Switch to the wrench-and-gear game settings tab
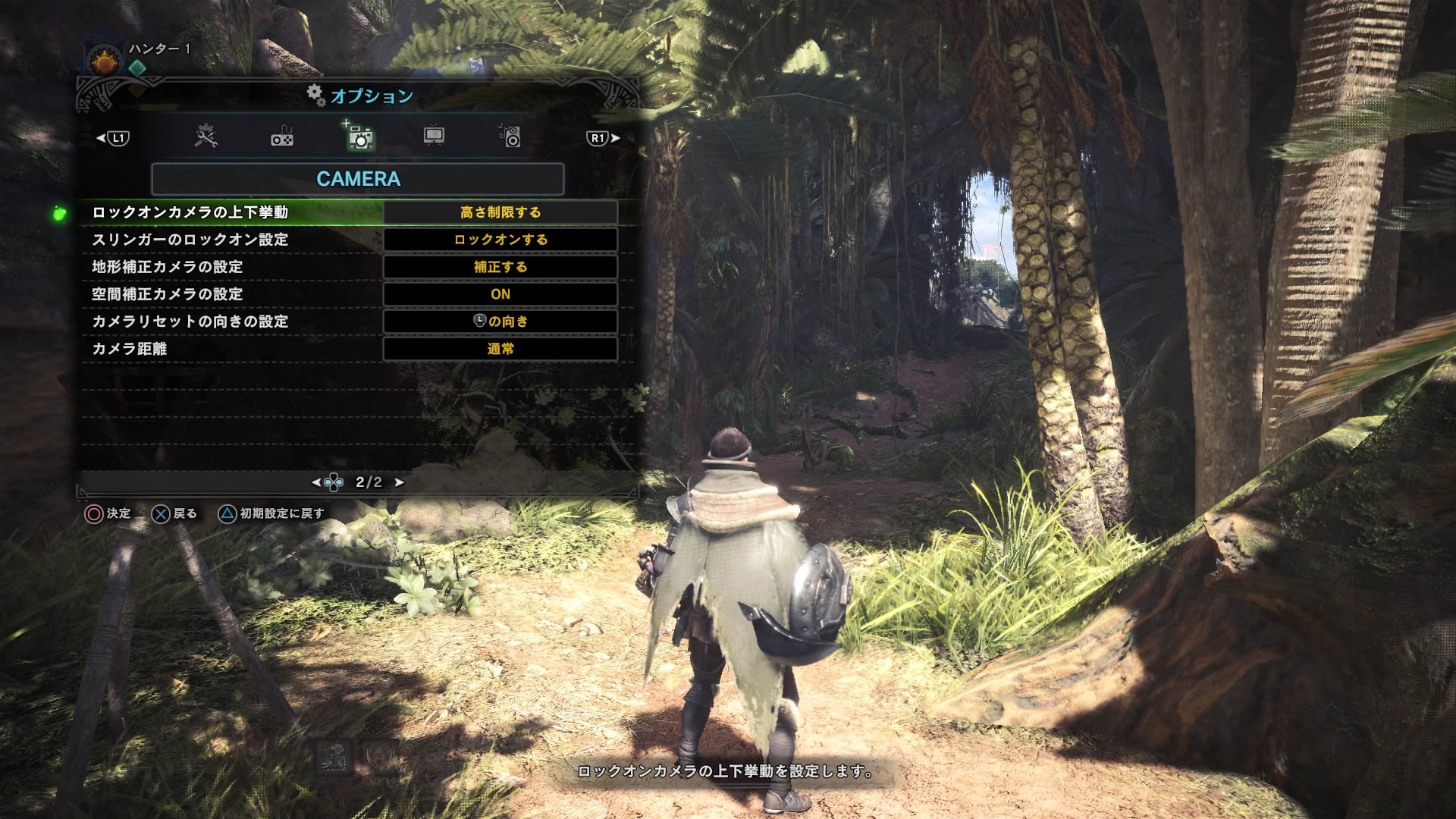The width and height of the screenshot is (1456, 819). coord(206,137)
